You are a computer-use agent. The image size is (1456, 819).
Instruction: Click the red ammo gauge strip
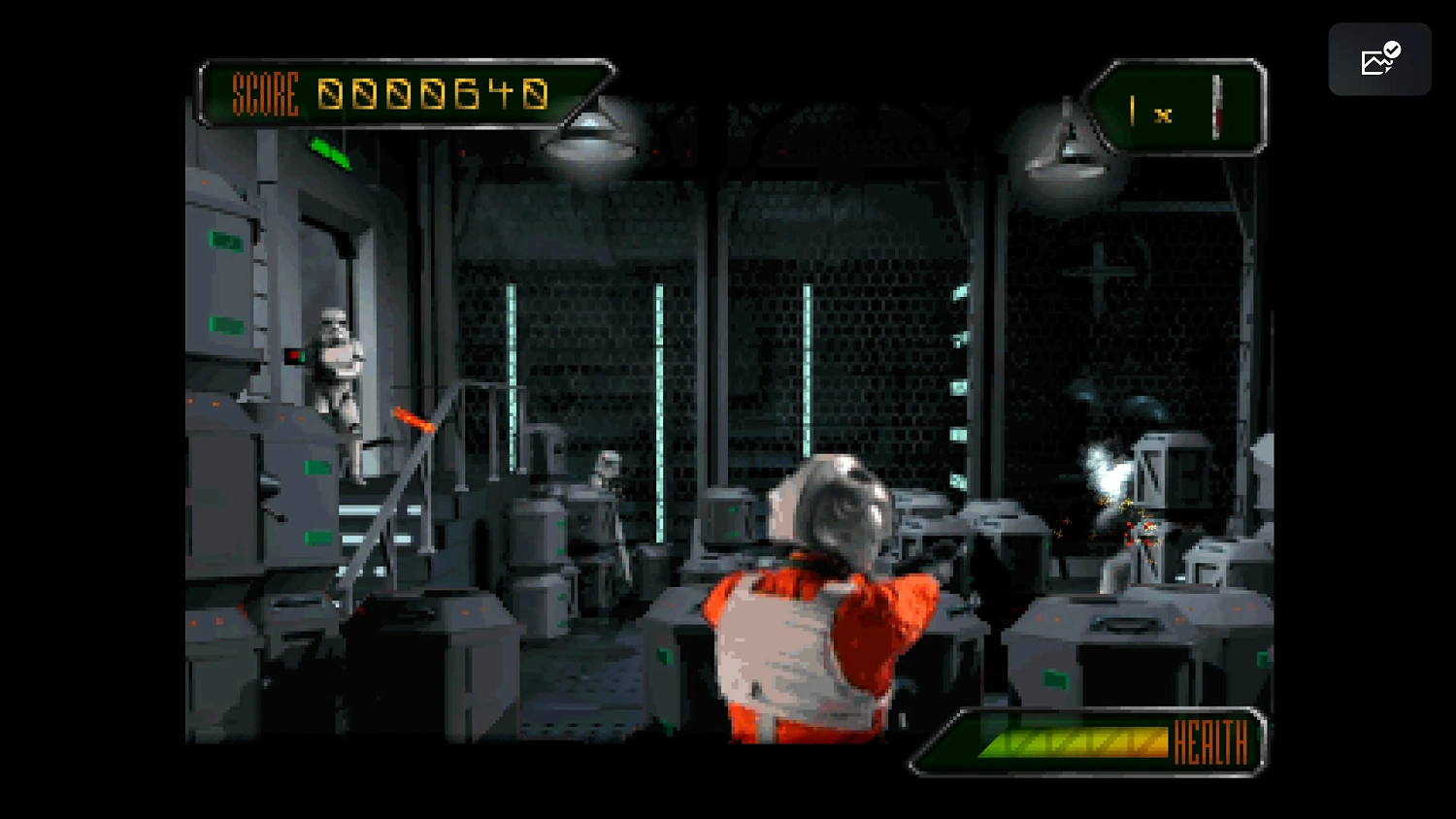click(1216, 107)
